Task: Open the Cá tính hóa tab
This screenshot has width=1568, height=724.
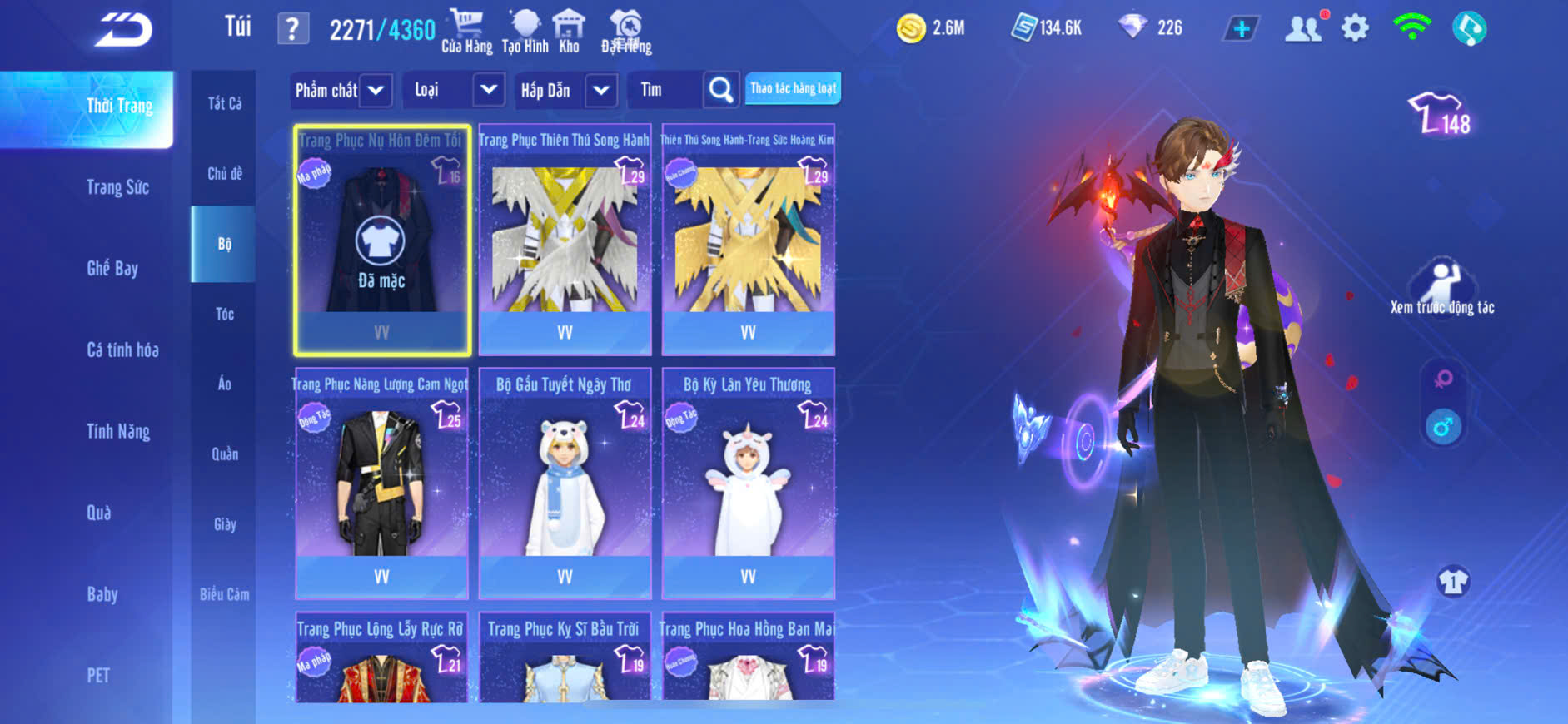Action: [122, 350]
